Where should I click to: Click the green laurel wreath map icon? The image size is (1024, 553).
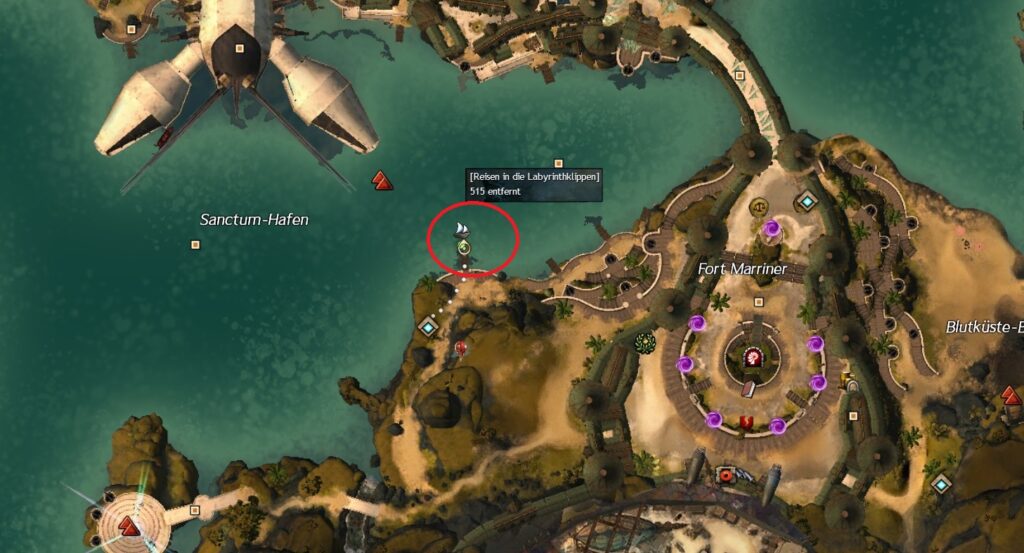click(645, 342)
